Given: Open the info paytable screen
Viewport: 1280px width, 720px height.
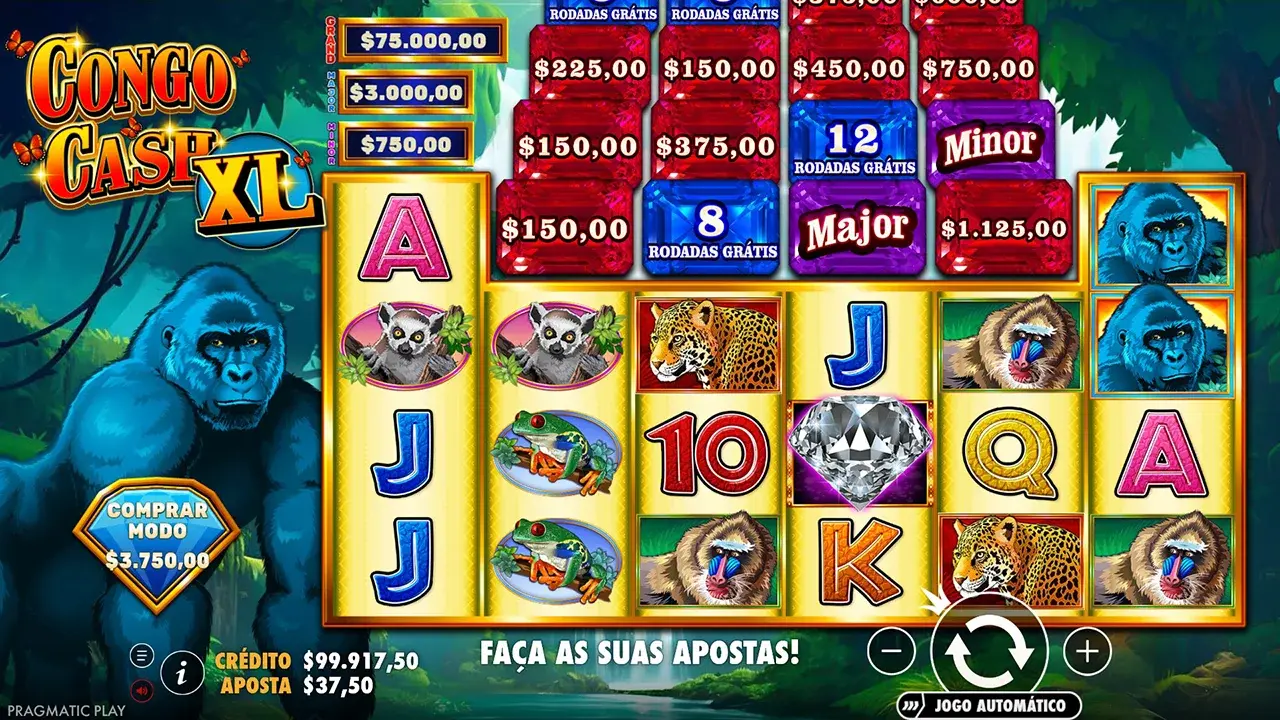Looking at the screenshot, I should point(180,672).
